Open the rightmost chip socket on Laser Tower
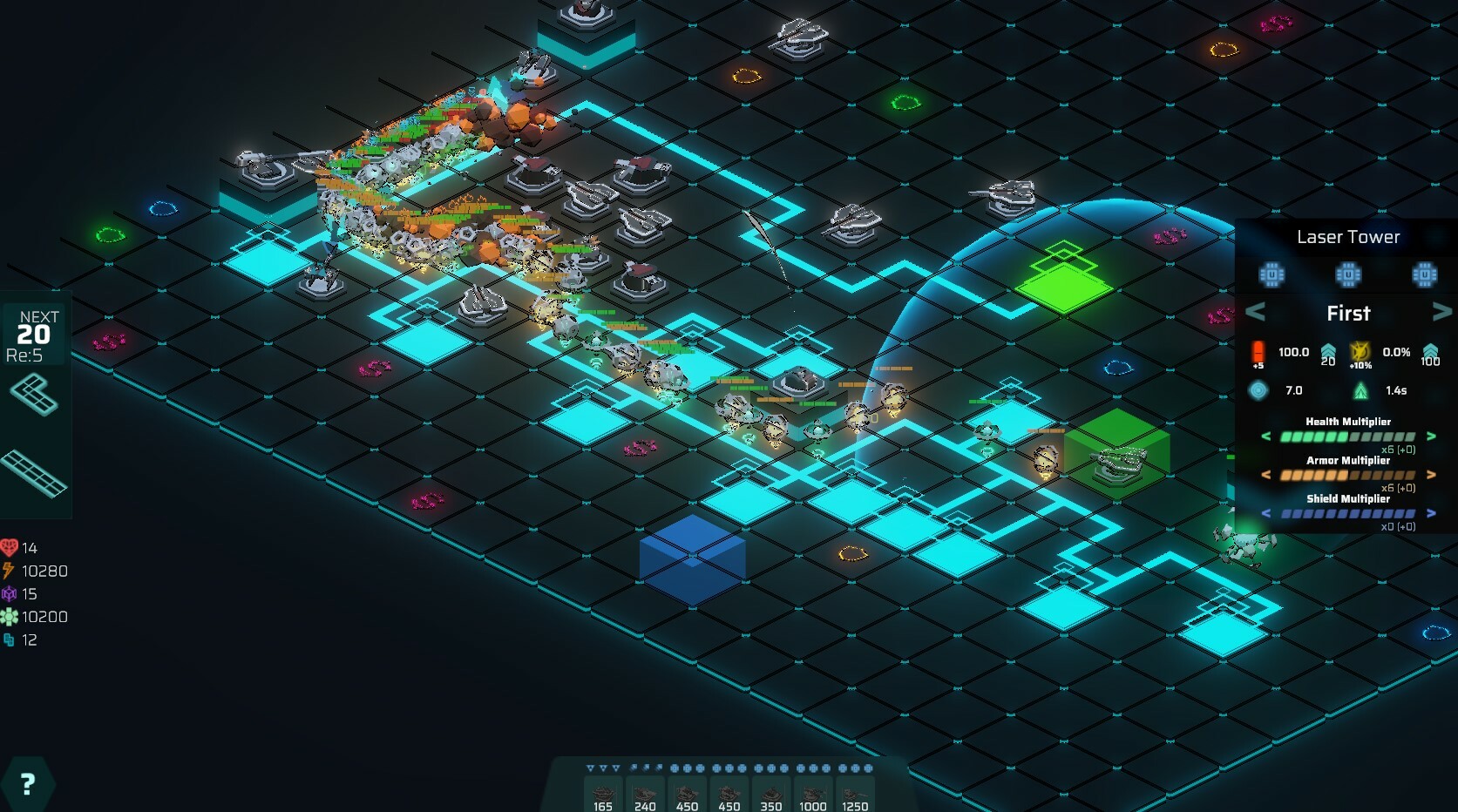1458x812 pixels. pos(1424,275)
